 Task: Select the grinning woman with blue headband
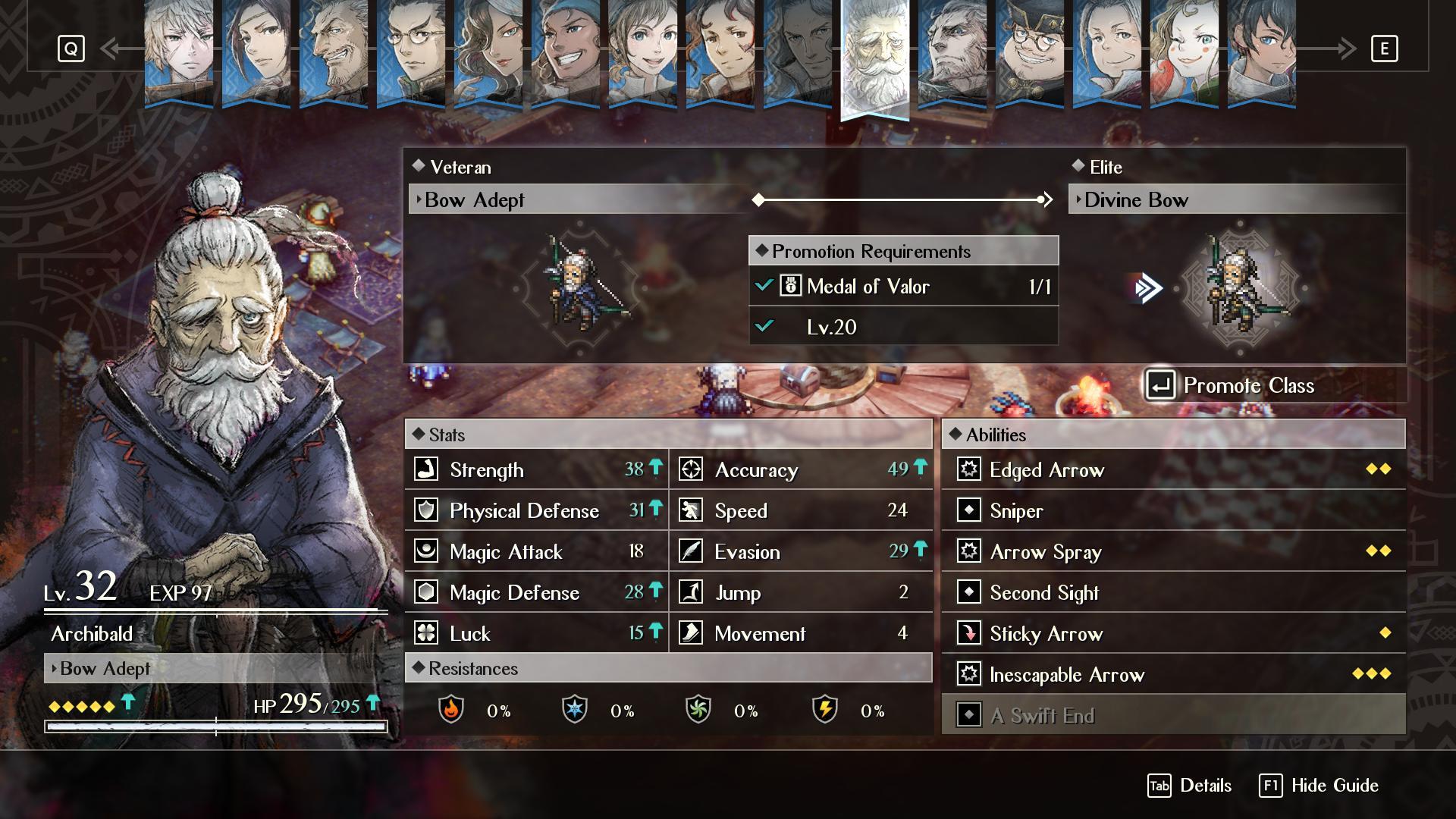566,52
